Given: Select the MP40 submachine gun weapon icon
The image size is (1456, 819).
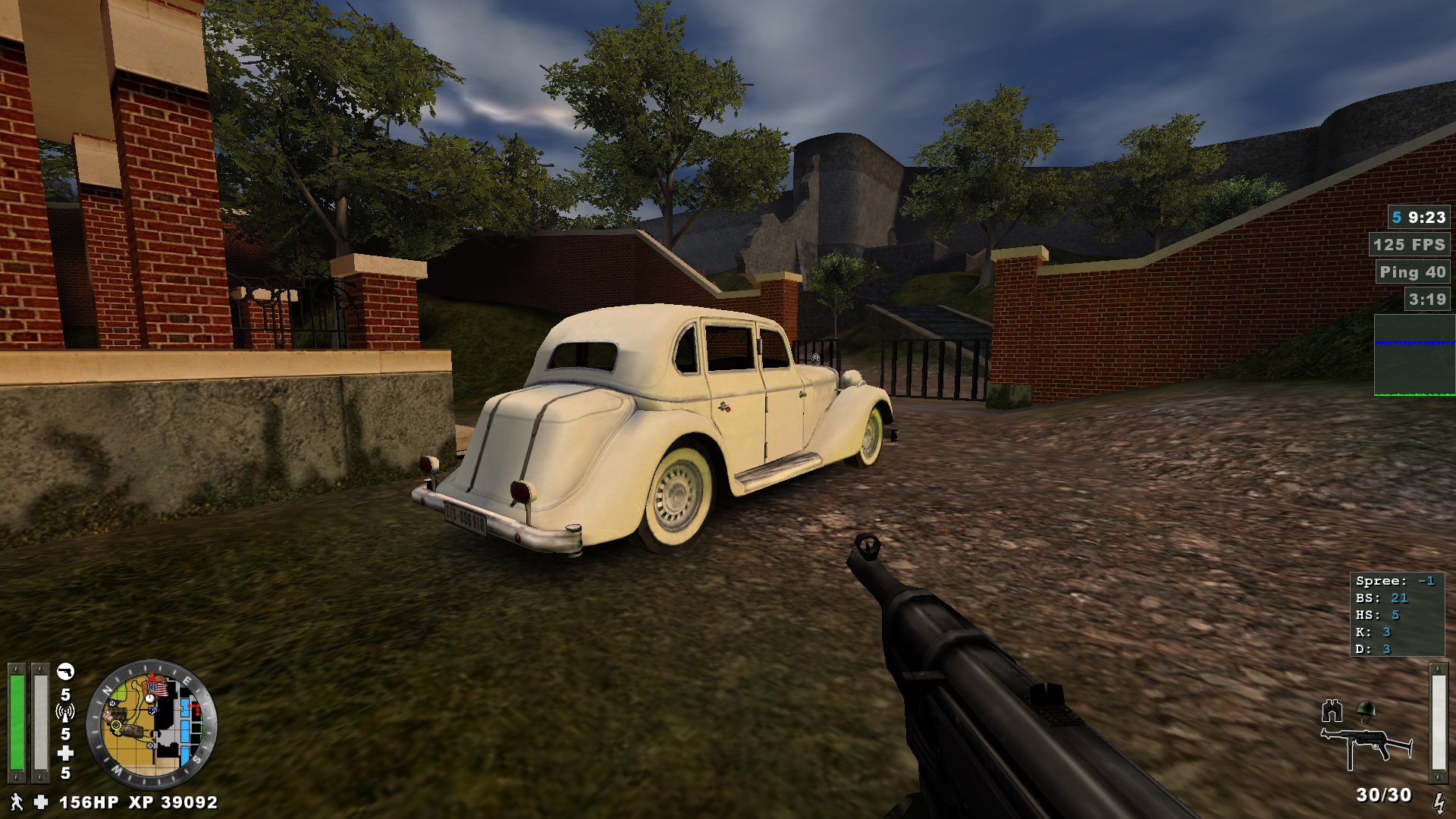Looking at the screenshot, I should tap(1366, 745).
